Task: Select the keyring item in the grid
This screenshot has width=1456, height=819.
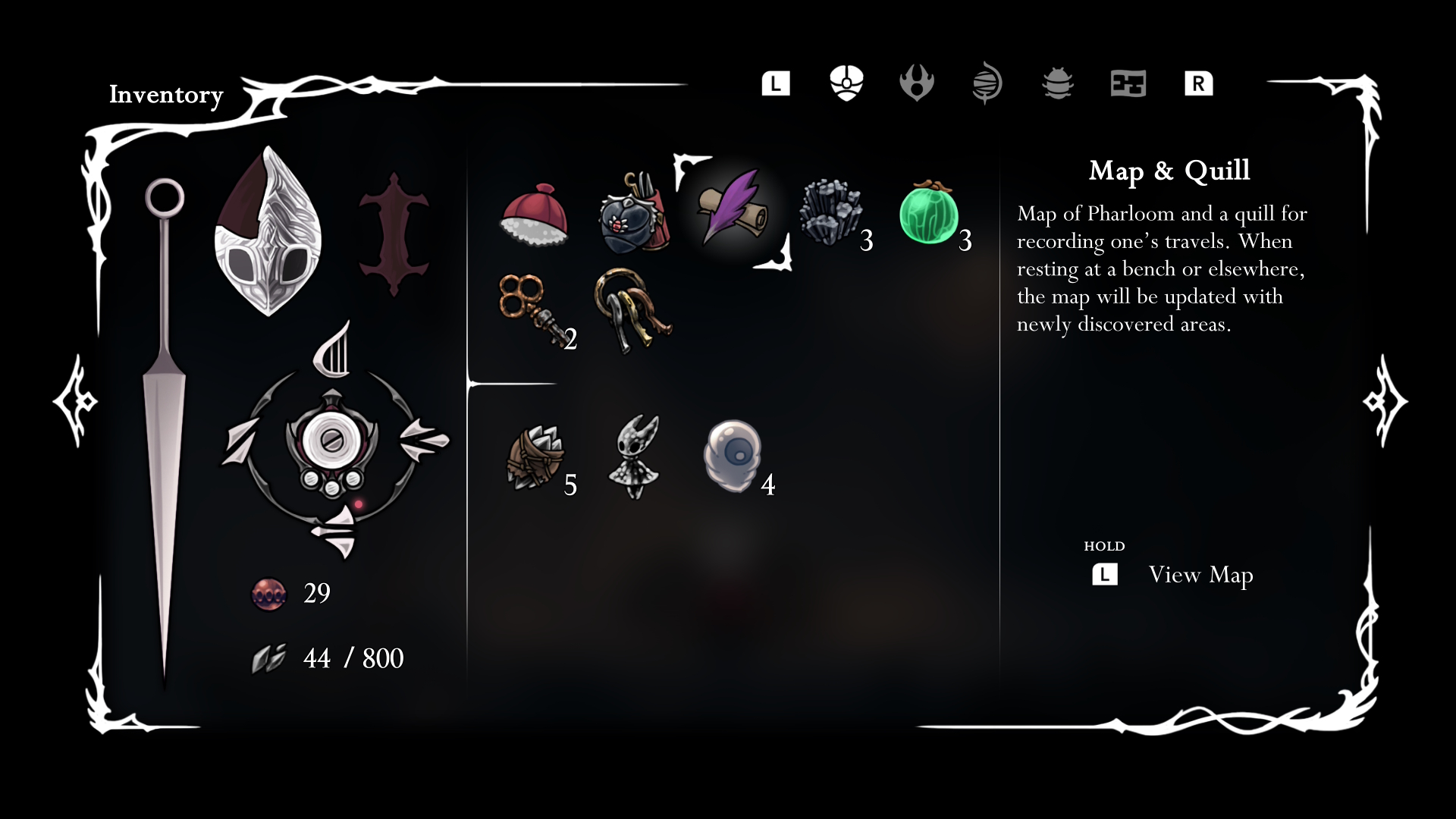Action: click(631, 311)
